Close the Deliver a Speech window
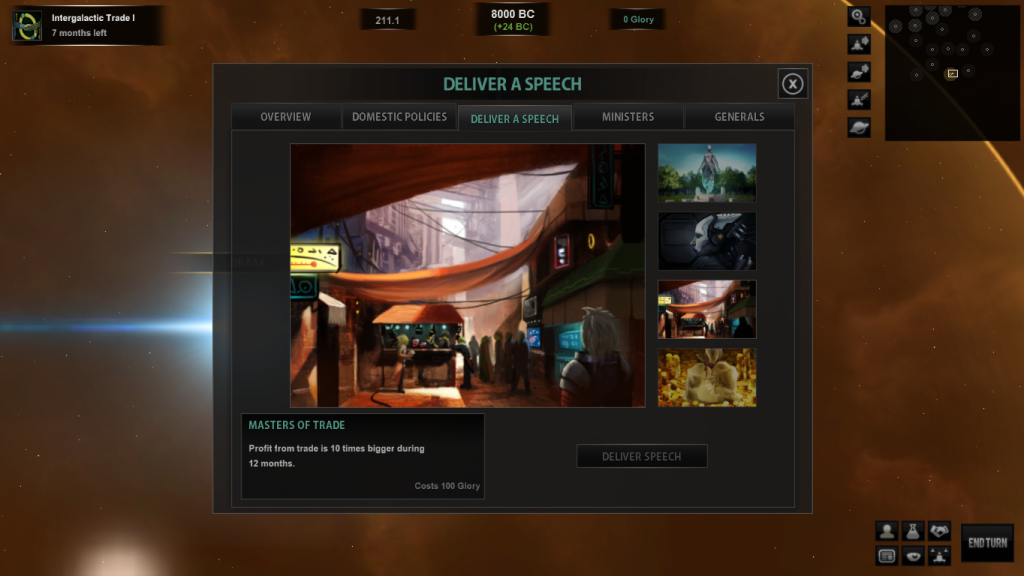The image size is (1024, 576). (x=792, y=84)
